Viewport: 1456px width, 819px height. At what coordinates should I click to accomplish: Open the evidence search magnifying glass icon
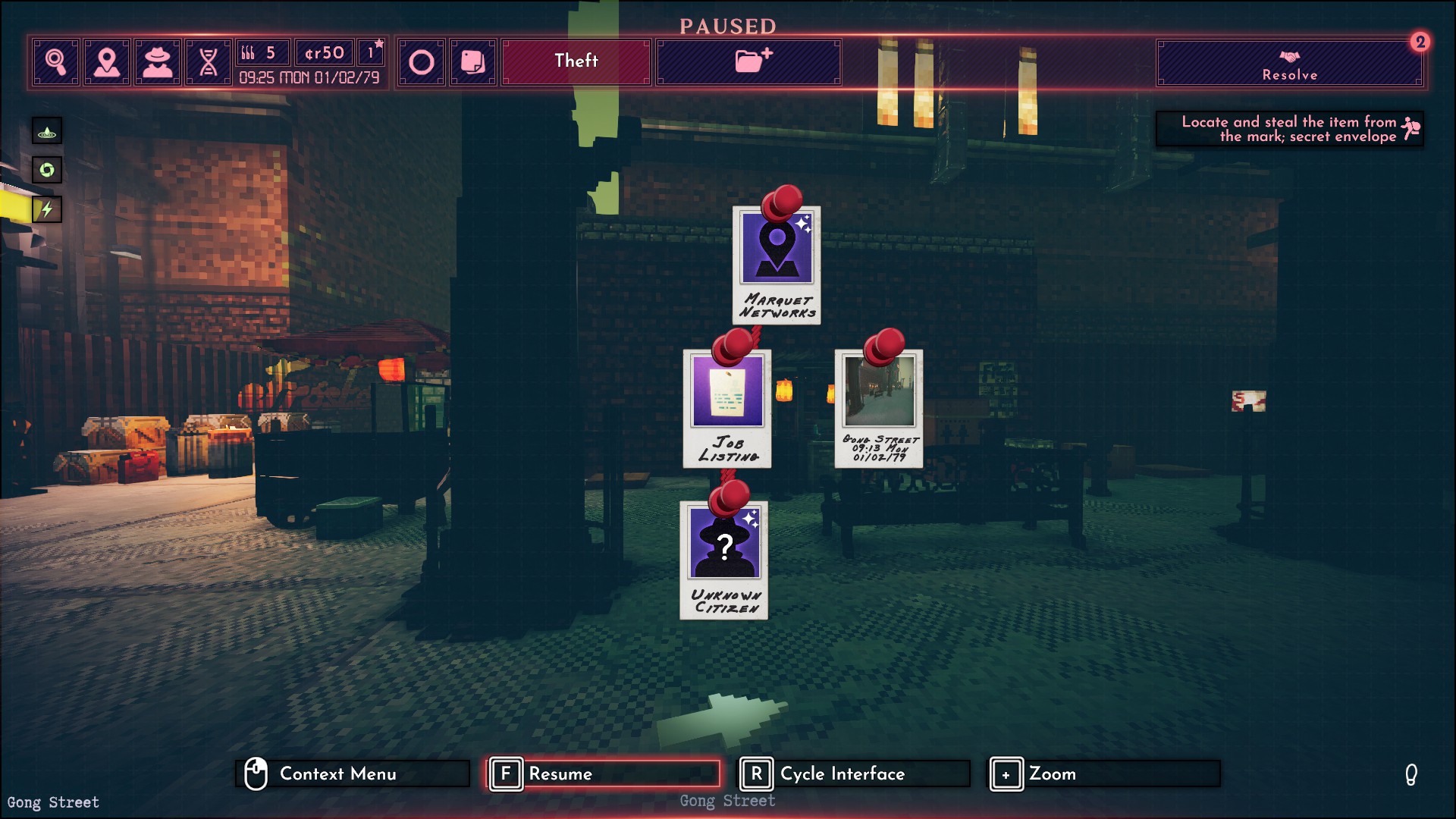point(56,61)
